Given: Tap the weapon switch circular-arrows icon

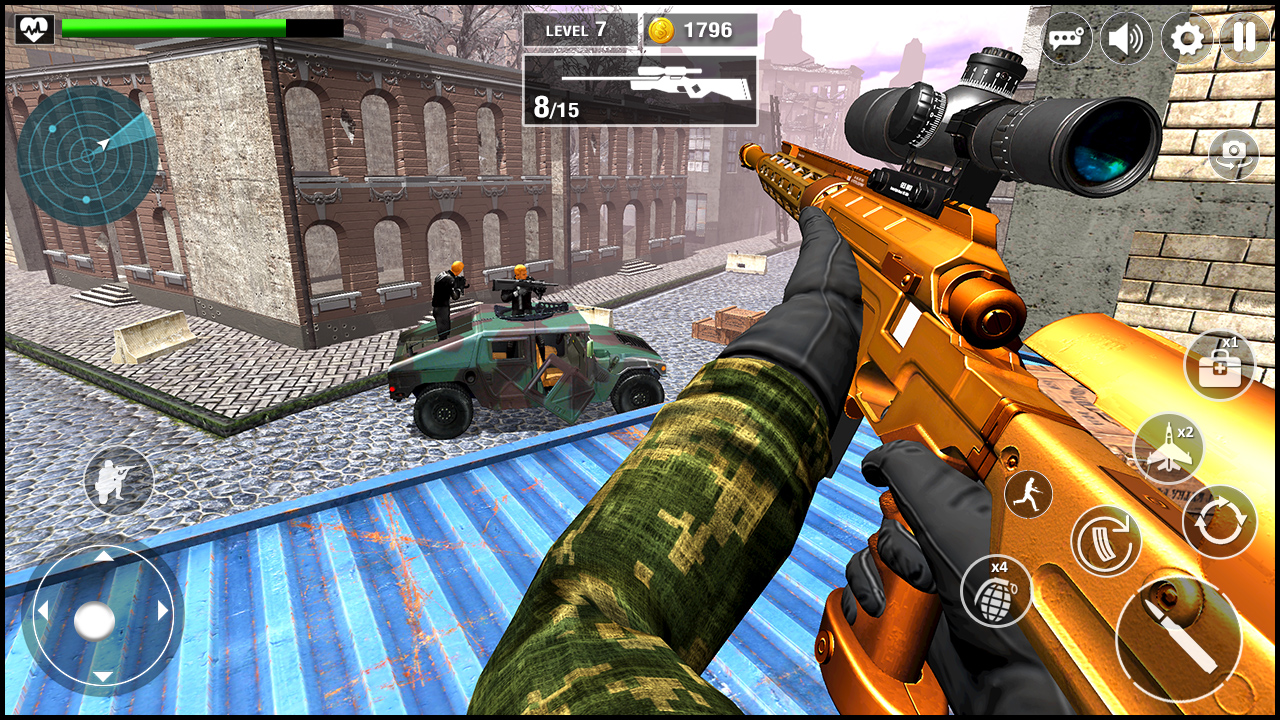Looking at the screenshot, I should click(x=1216, y=528).
